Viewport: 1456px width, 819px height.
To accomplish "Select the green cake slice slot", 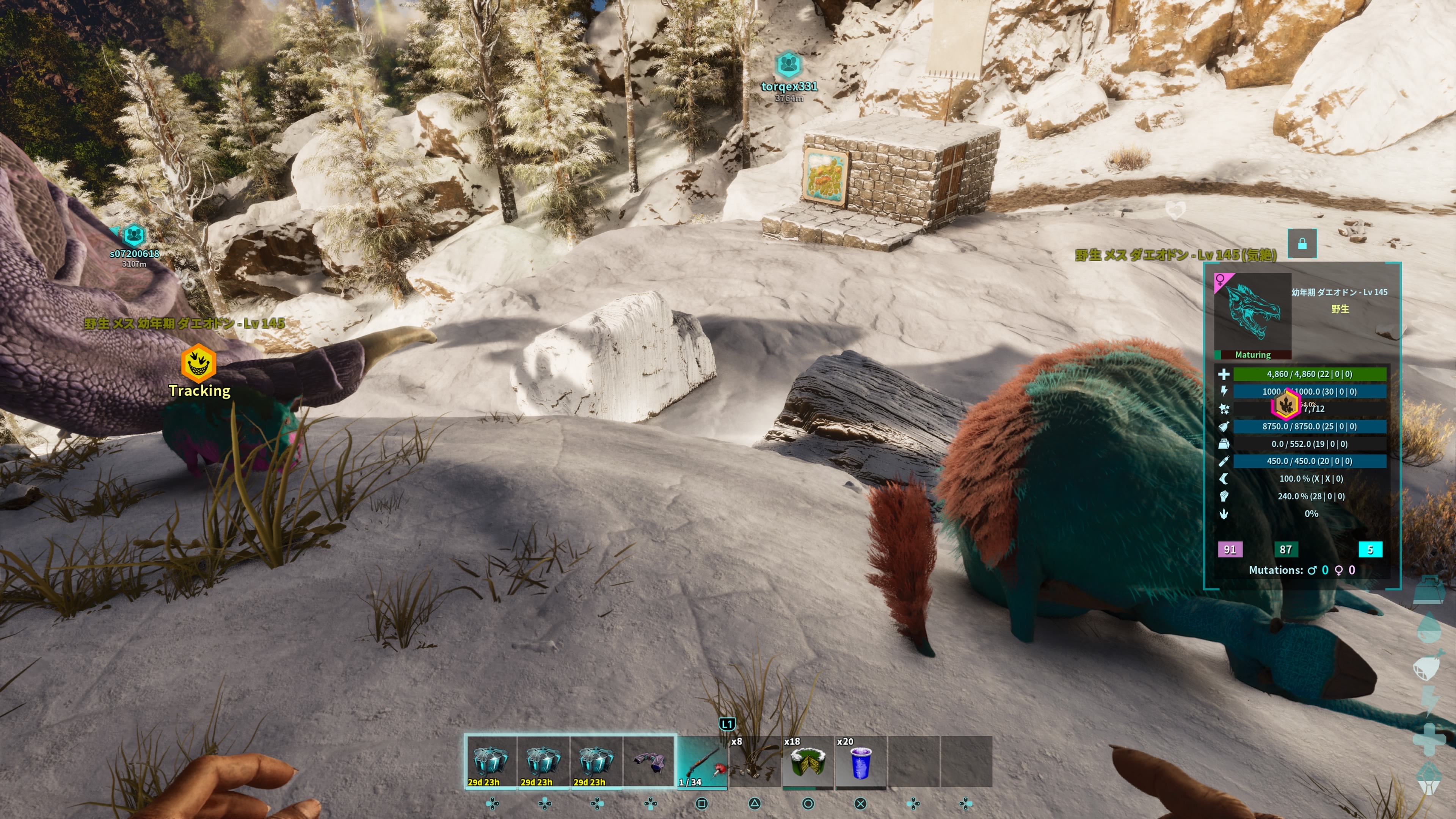I will pyautogui.click(x=807, y=761).
